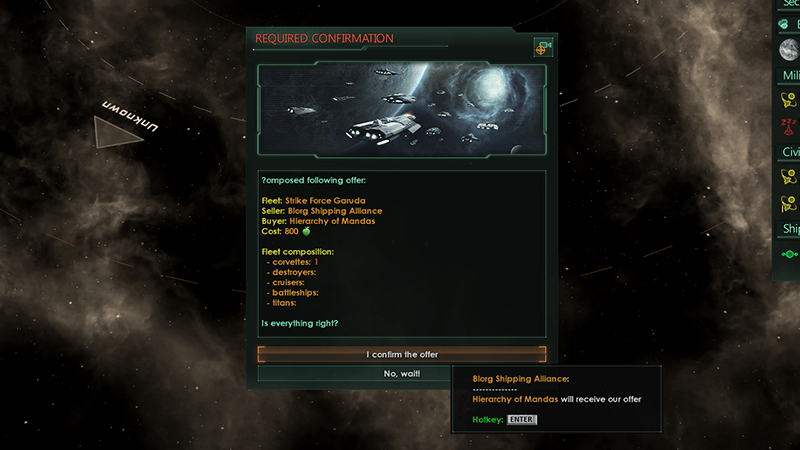The width and height of the screenshot is (800, 450).
Task: Select the red sleeping fleet icon
Action: (788, 124)
